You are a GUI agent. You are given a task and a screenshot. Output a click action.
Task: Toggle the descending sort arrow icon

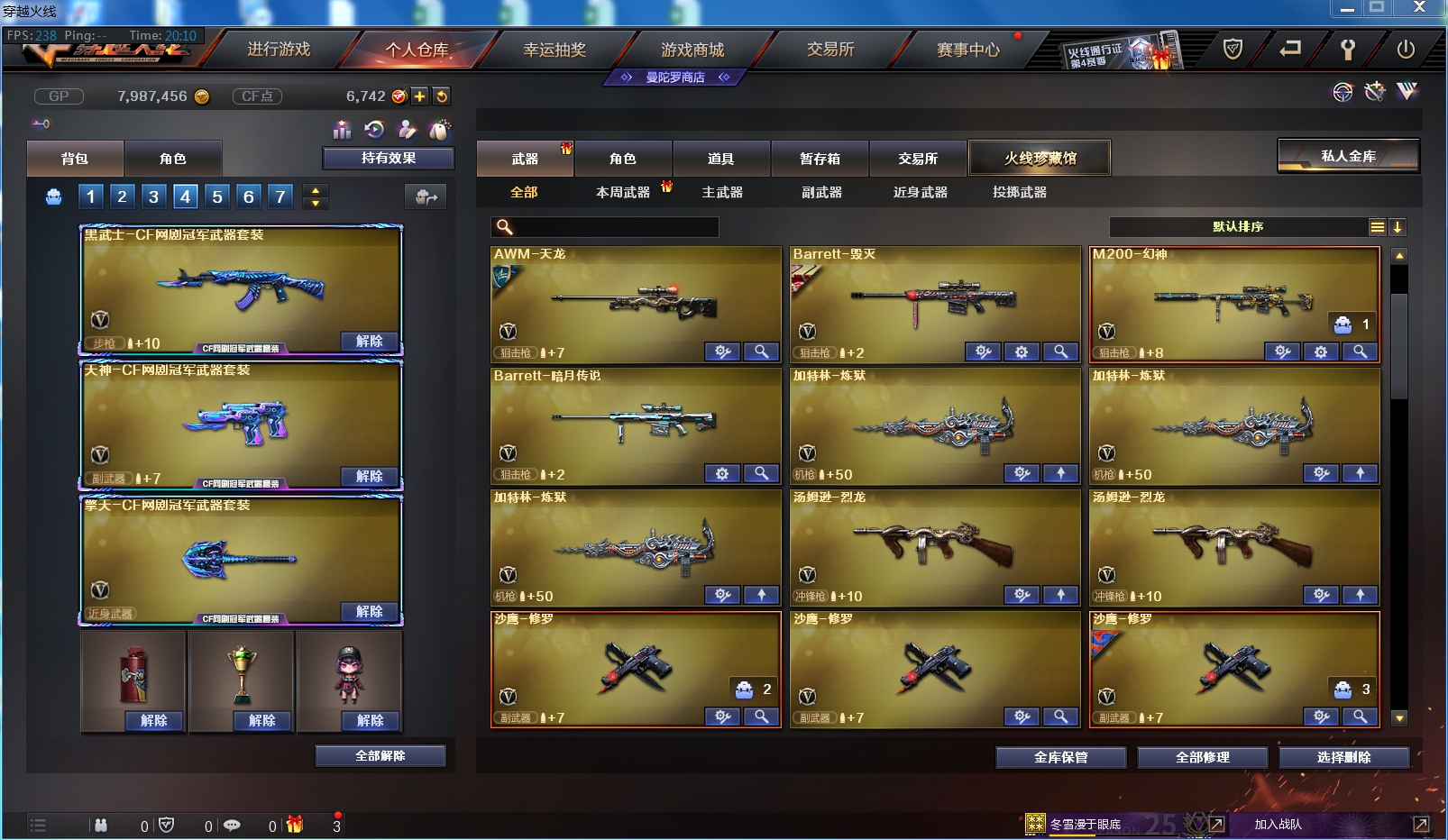(x=1398, y=227)
